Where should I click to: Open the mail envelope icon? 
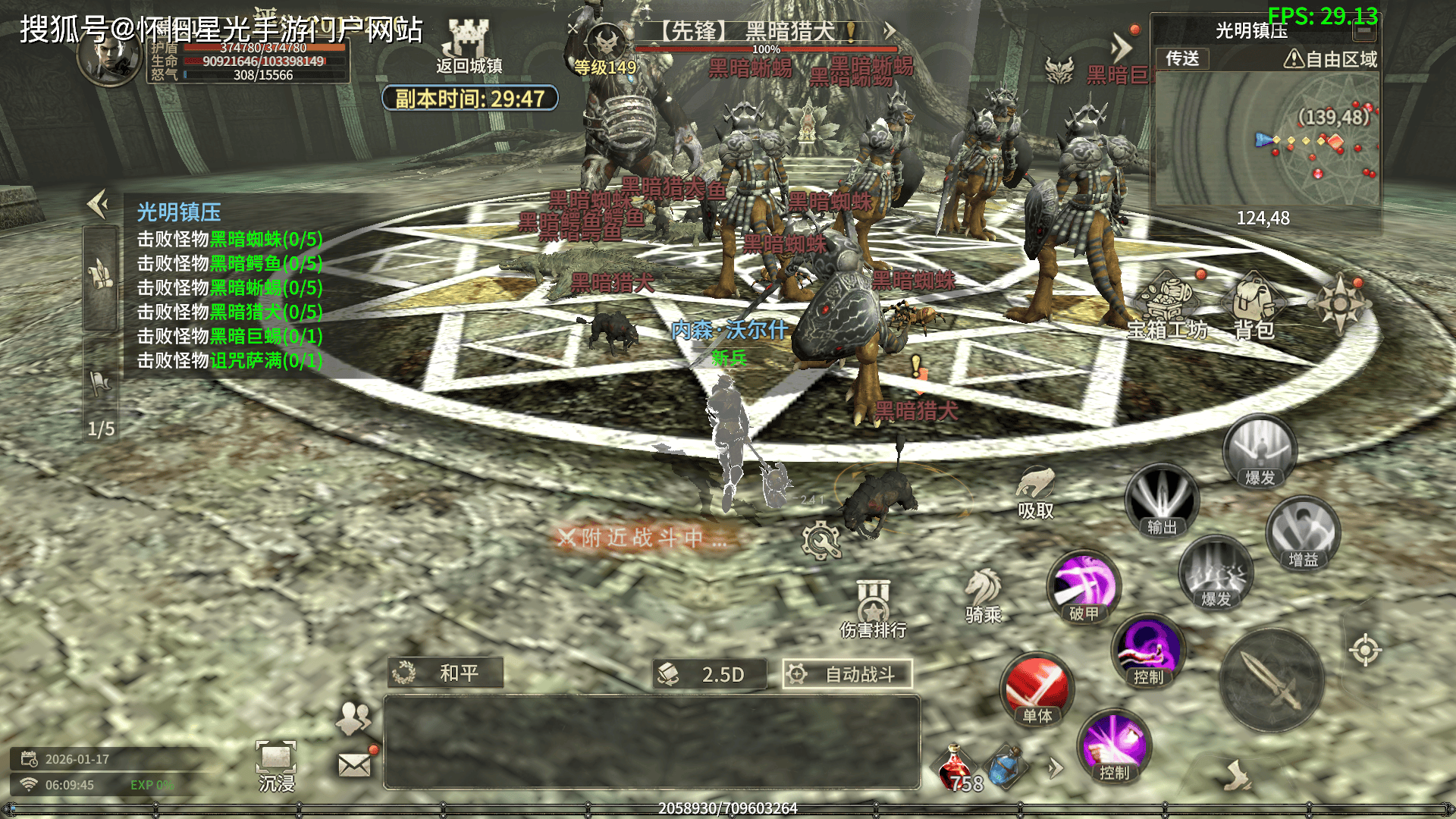tap(354, 764)
